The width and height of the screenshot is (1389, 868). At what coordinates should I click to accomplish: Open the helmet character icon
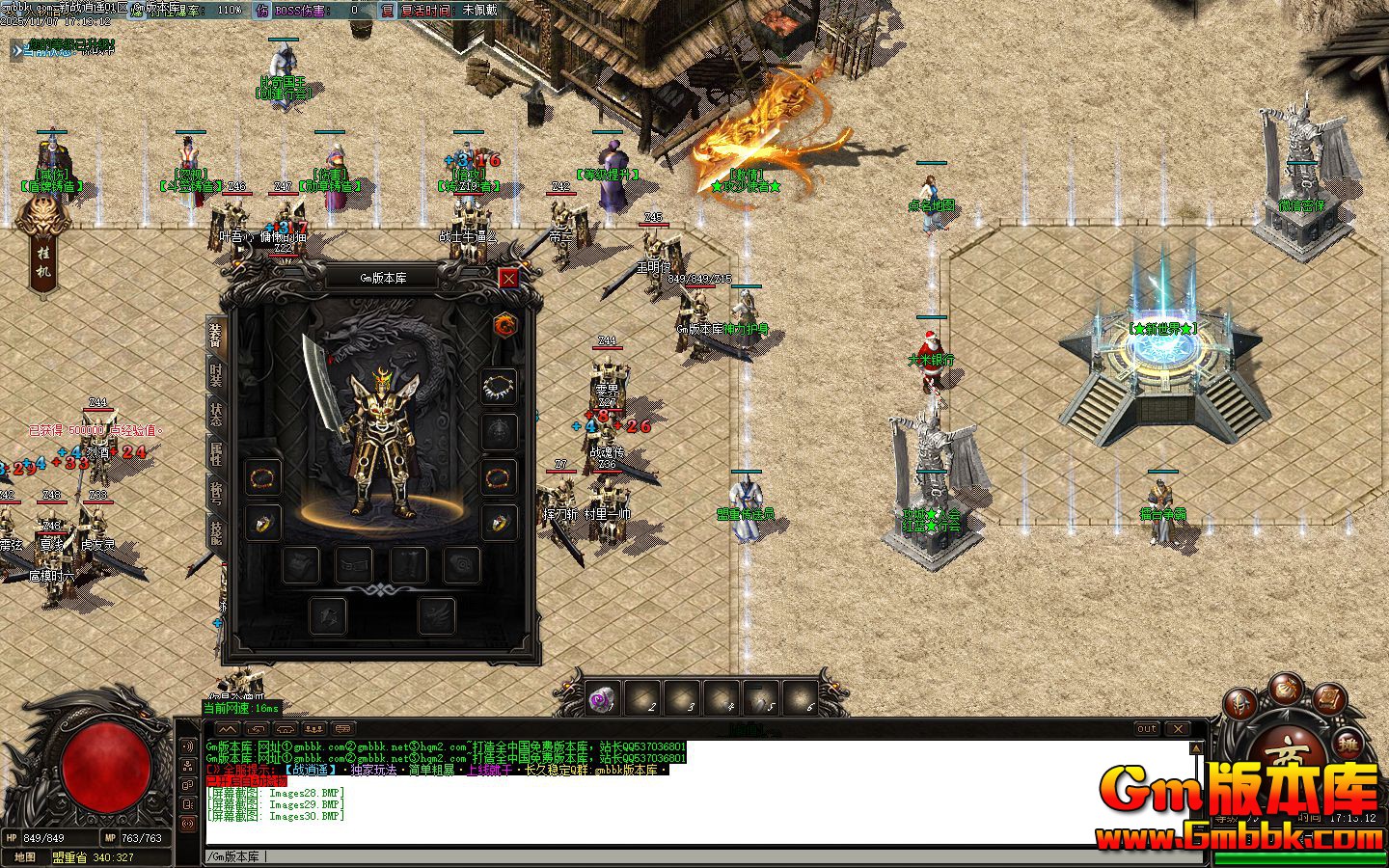click(x=1242, y=705)
